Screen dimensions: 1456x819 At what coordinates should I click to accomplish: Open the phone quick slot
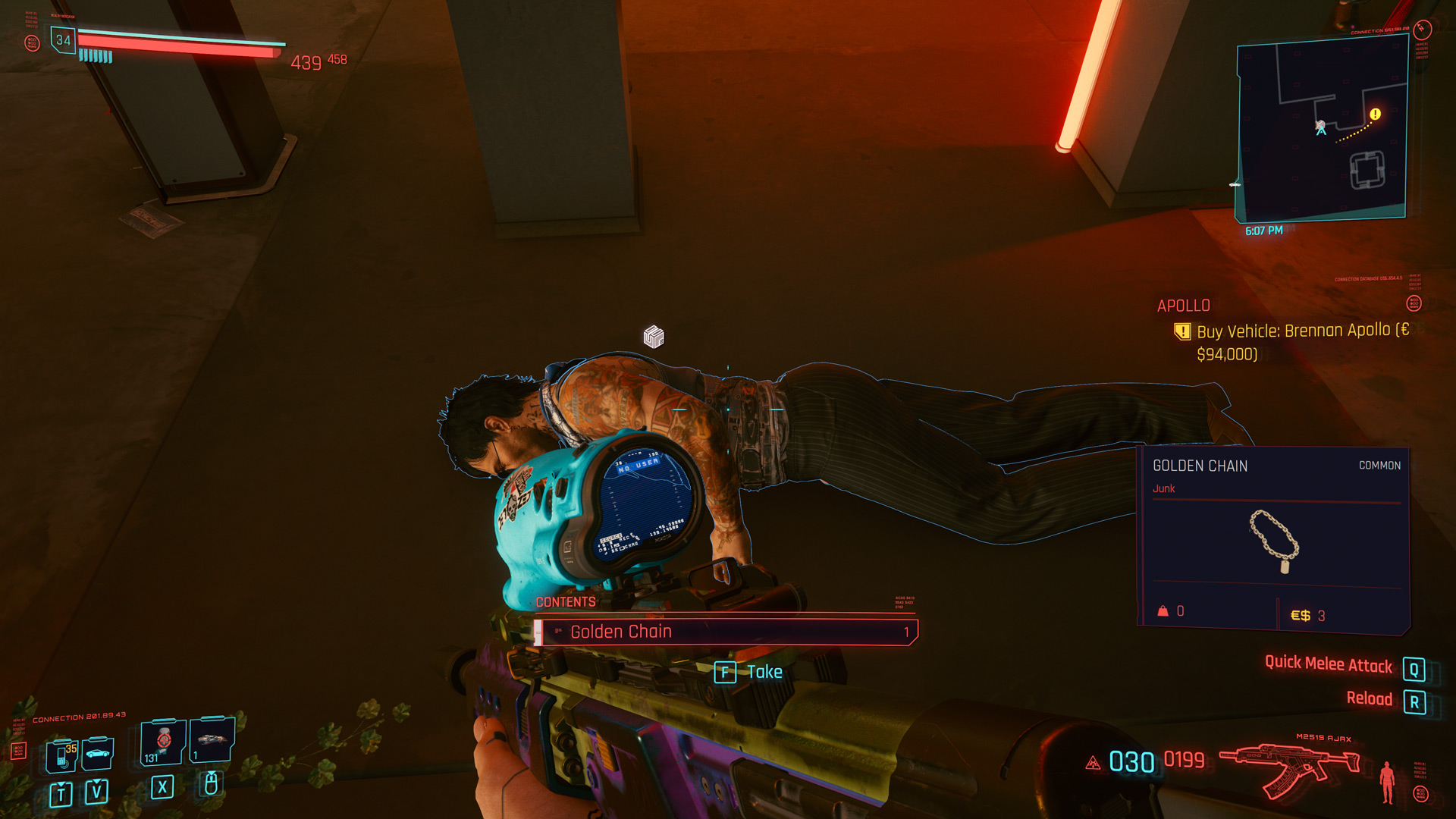(x=62, y=754)
